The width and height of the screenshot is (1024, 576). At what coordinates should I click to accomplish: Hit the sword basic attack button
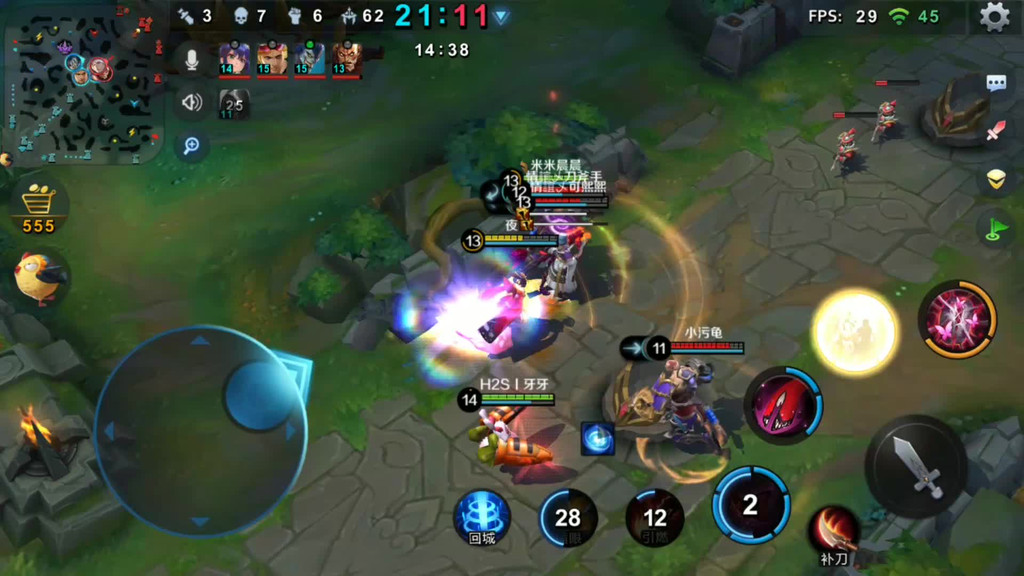point(915,465)
